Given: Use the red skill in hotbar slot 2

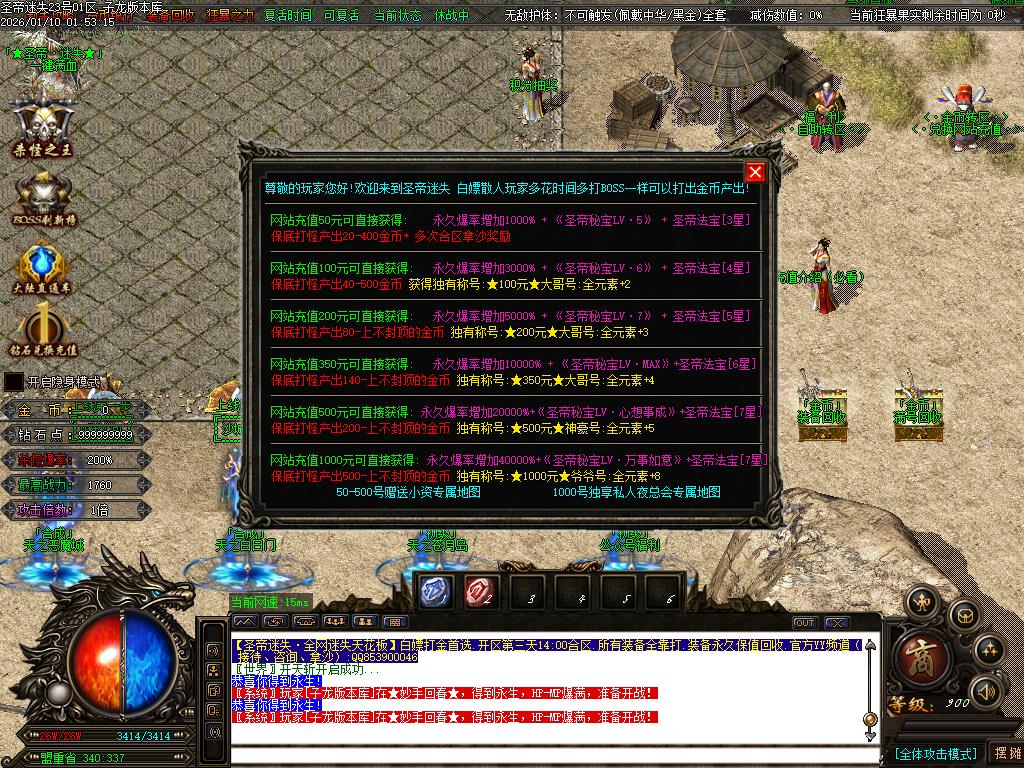Looking at the screenshot, I should pyautogui.click(x=480, y=592).
